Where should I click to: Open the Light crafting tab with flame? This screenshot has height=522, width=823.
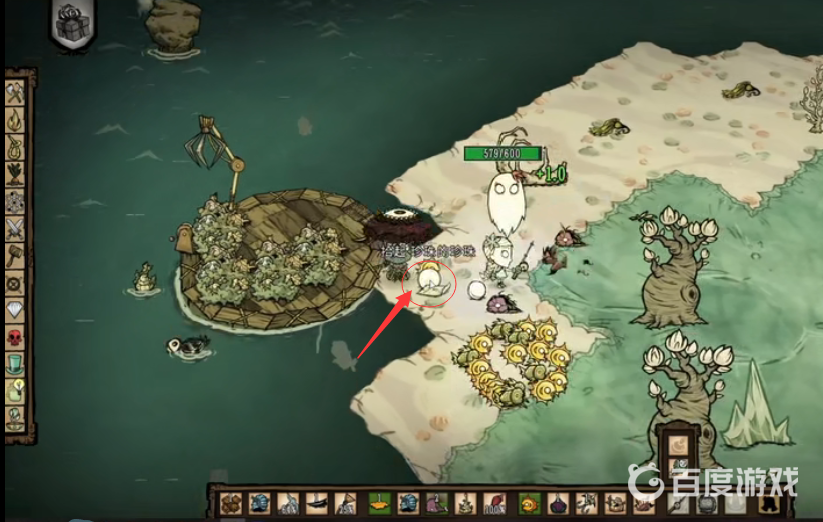(16, 120)
